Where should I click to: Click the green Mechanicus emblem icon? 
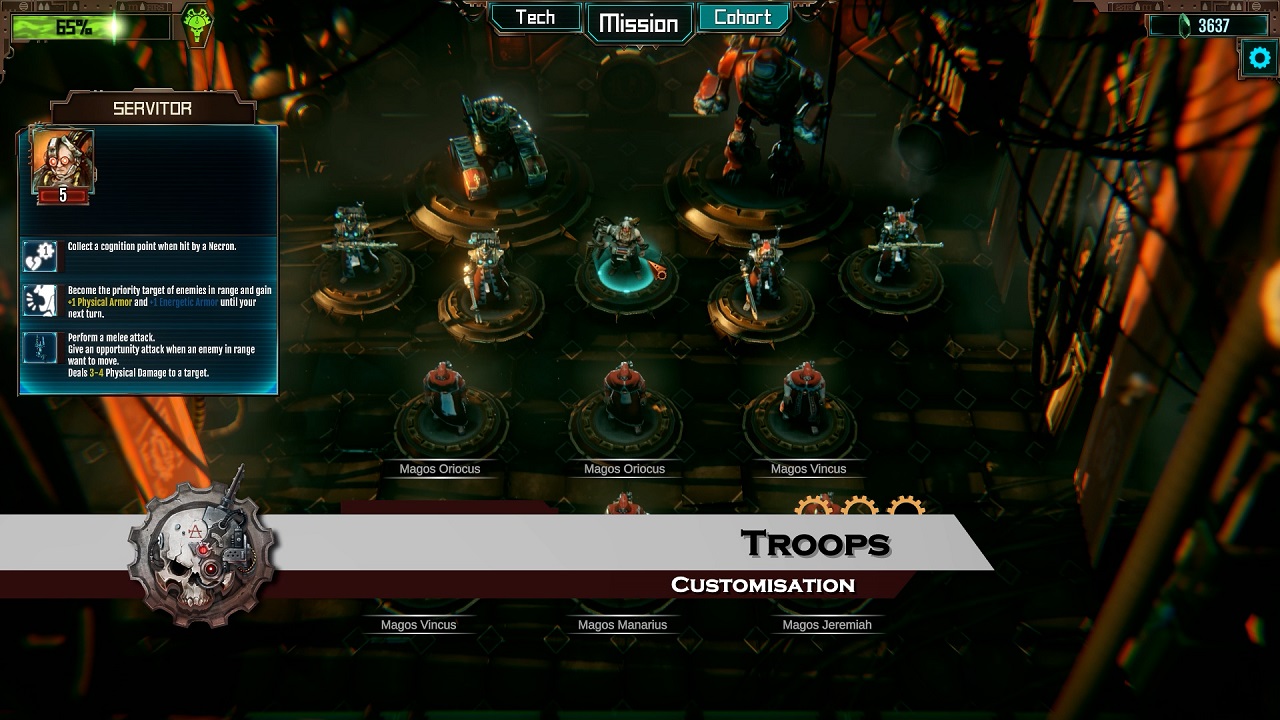(197, 25)
